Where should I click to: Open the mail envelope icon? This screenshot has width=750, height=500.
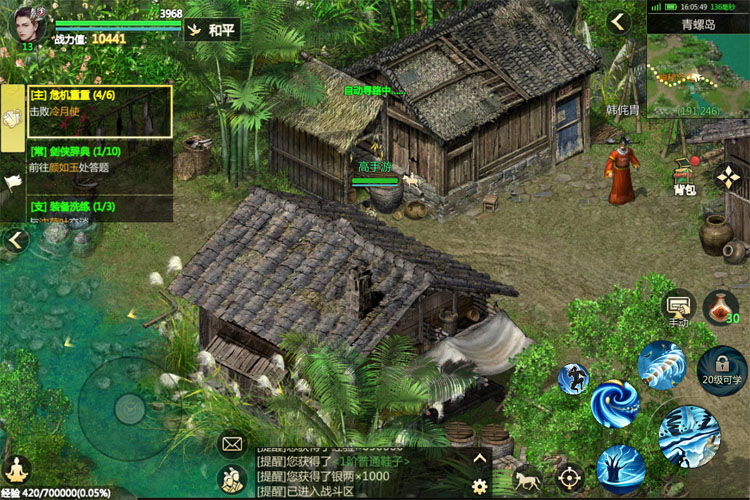(x=232, y=442)
